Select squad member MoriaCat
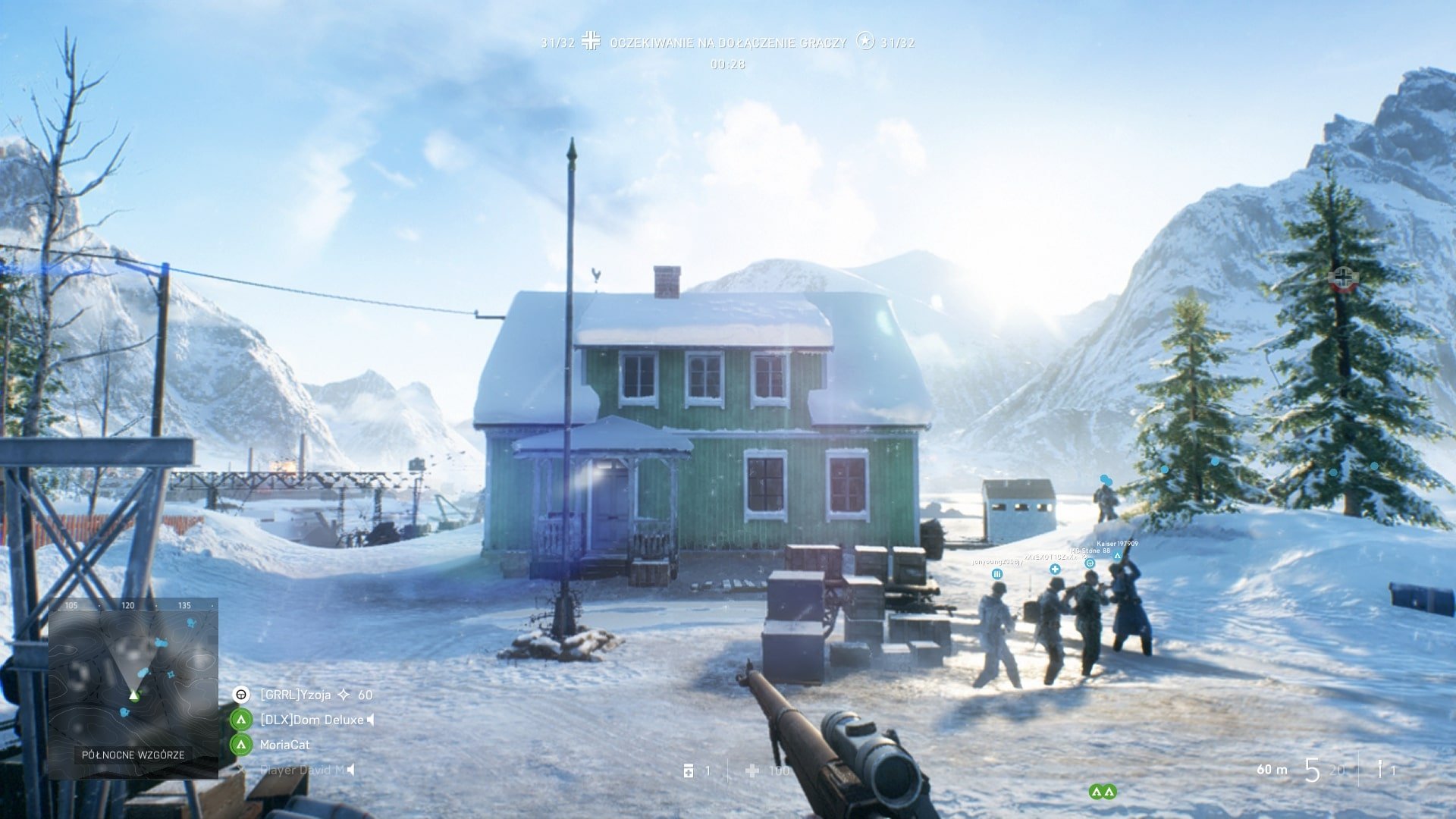The height and width of the screenshot is (819, 1456). (x=284, y=745)
